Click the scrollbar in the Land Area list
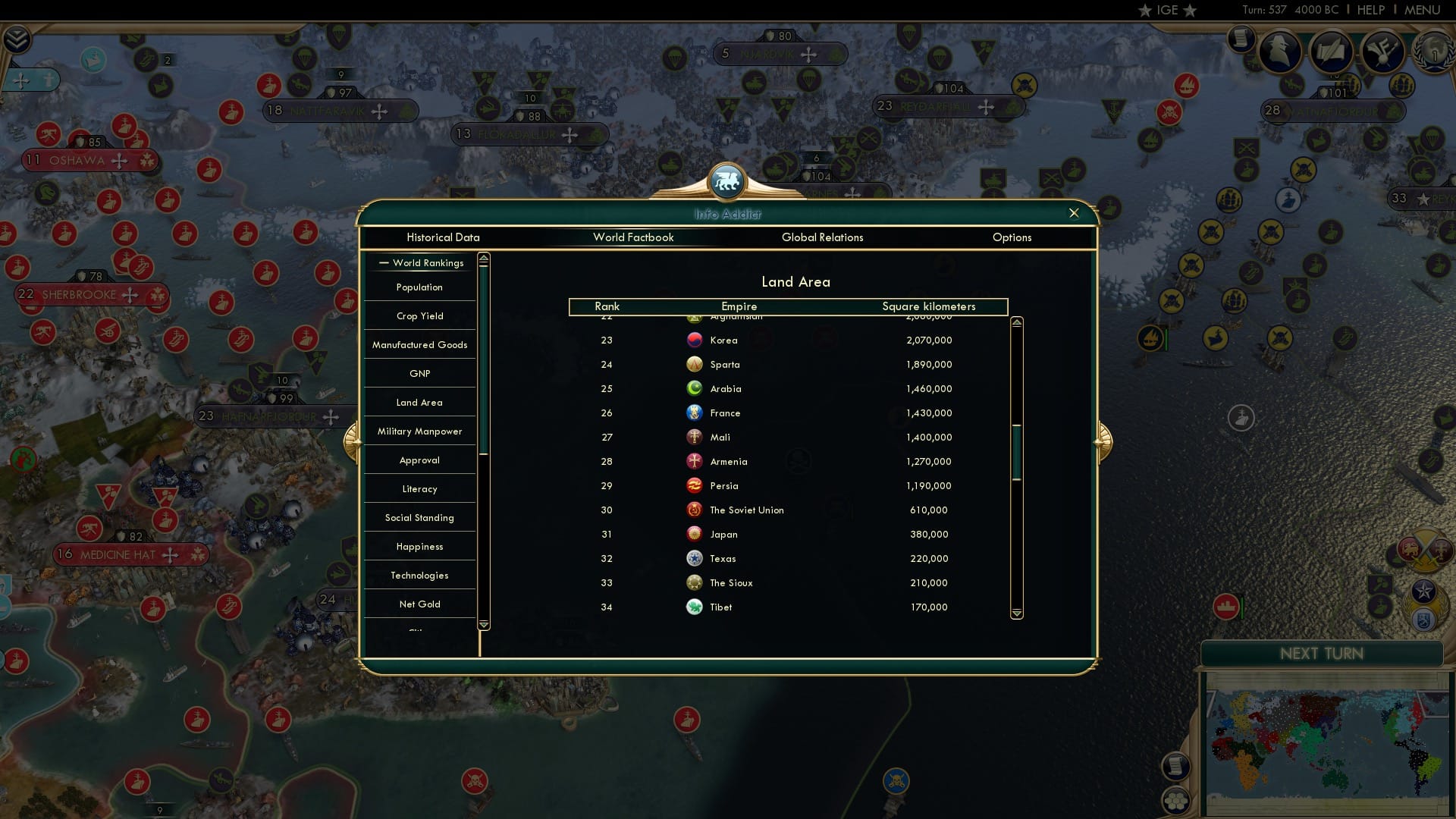This screenshot has width=1456, height=819. click(x=1016, y=455)
